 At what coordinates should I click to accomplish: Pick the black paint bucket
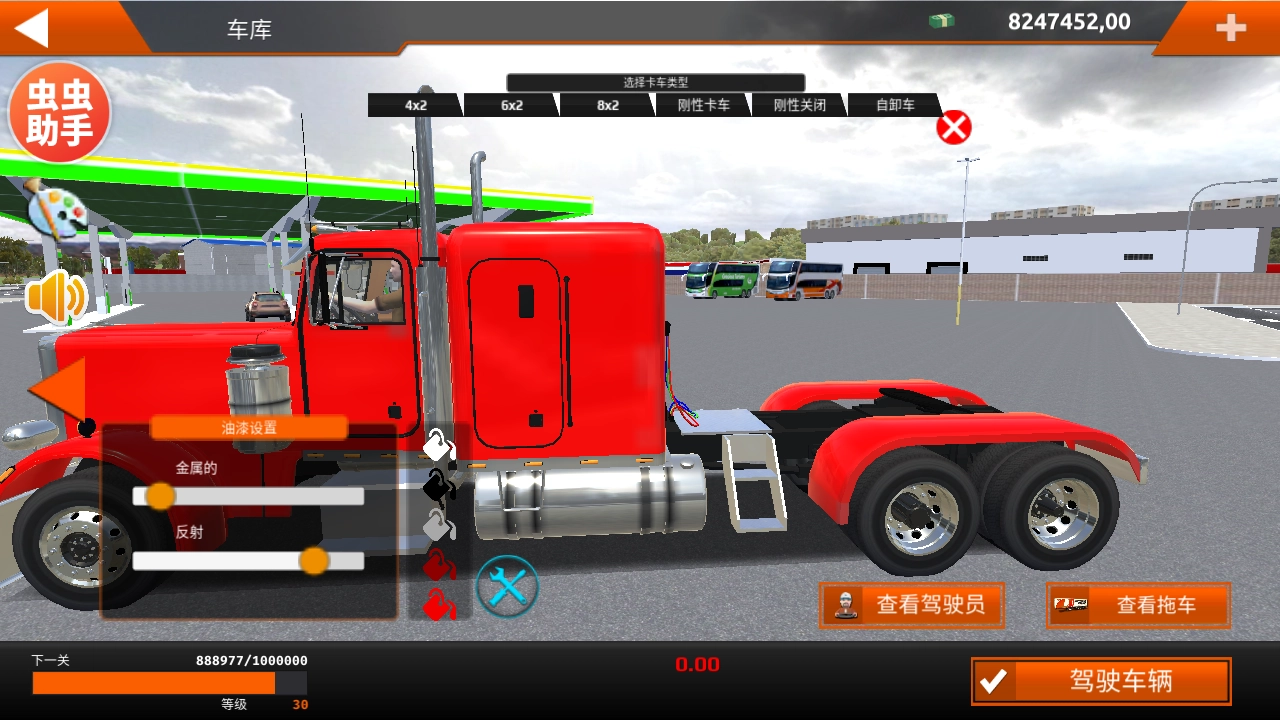[x=438, y=486]
